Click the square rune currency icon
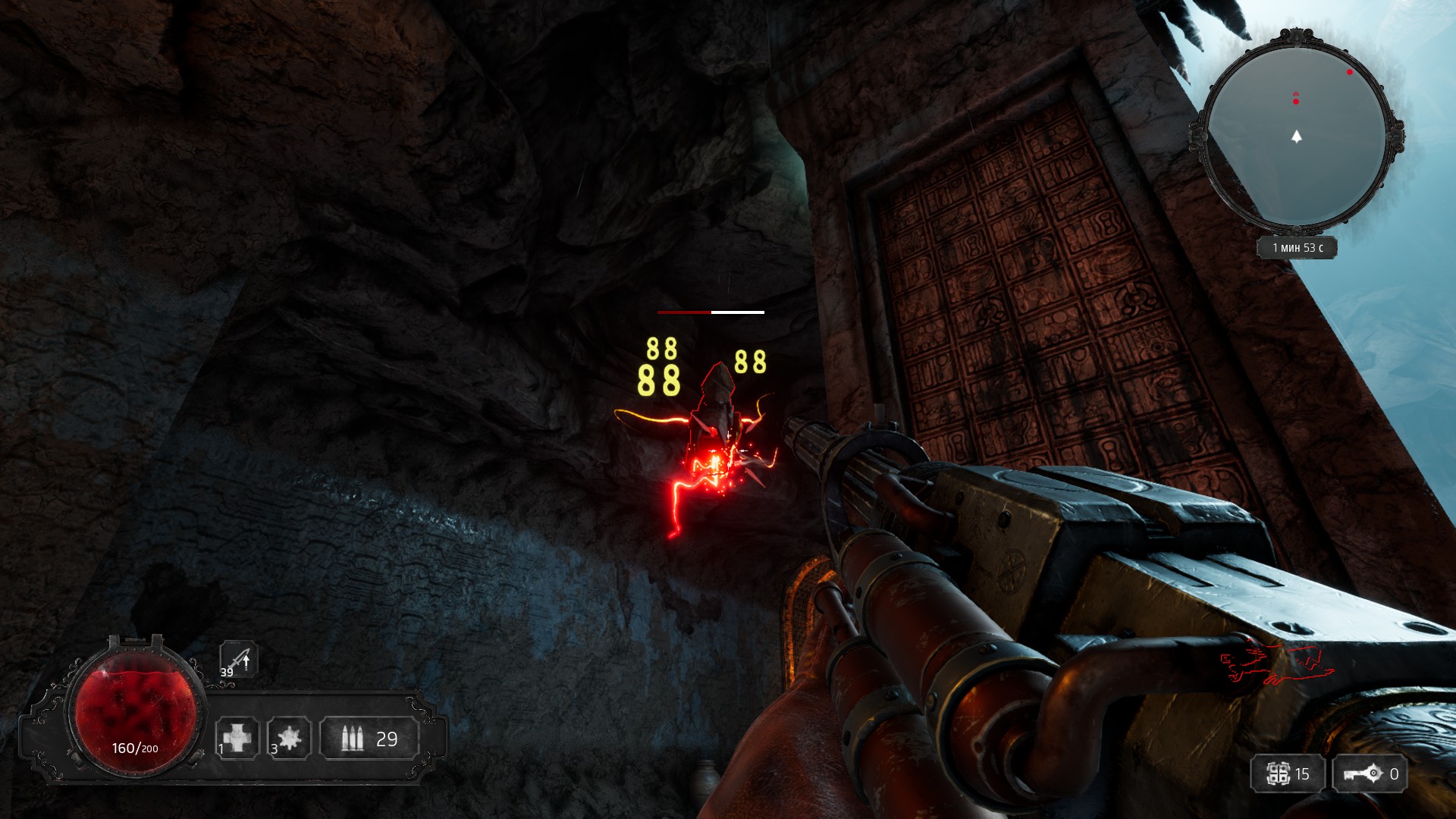The width and height of the screenshot is (1456, 819). [x=1279, y=774]
